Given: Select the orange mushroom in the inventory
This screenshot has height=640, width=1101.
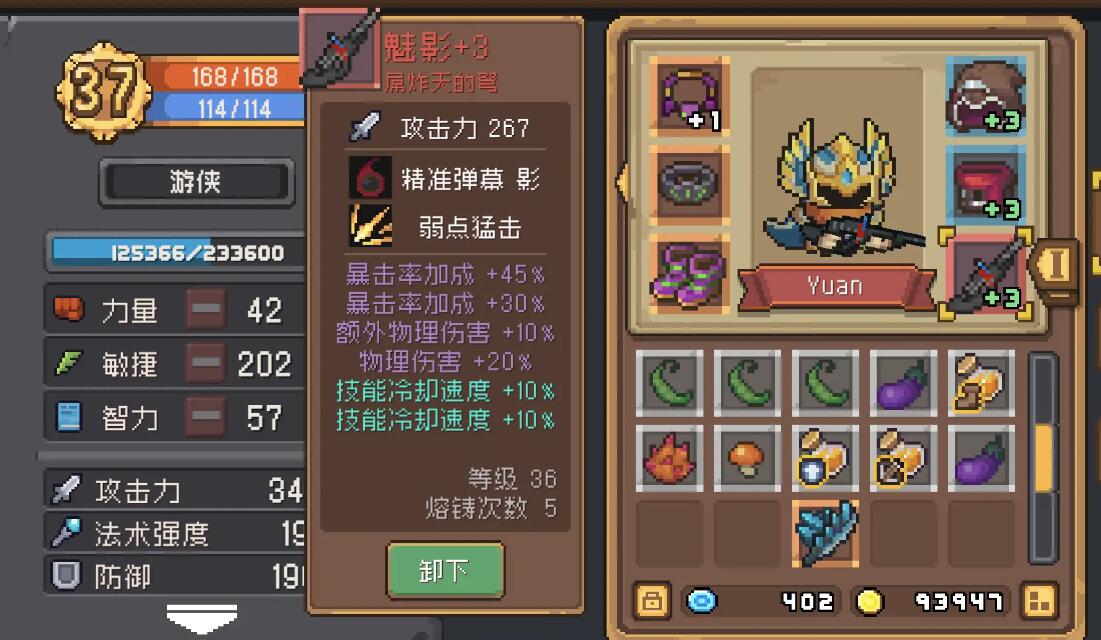Looking at the screenshot, I should point(748,459).
